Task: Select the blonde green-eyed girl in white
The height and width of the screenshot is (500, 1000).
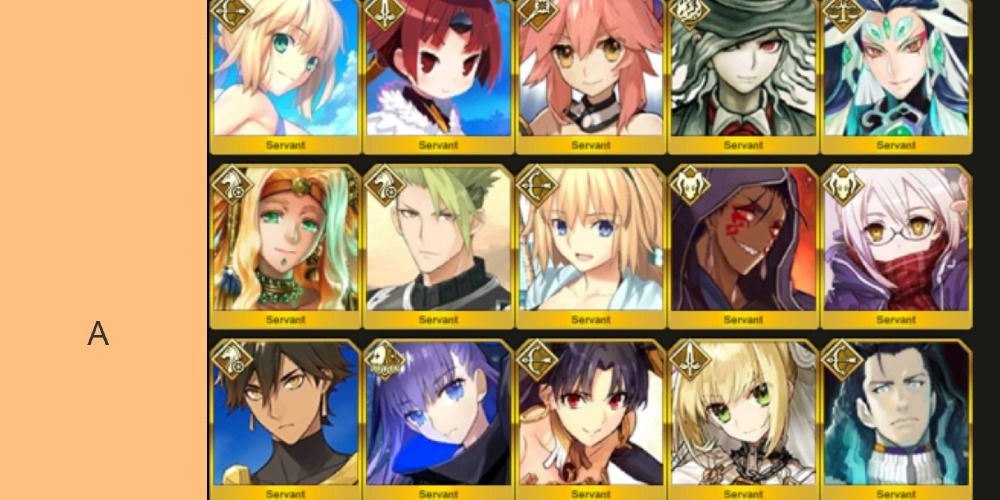Action: point(743,415)
